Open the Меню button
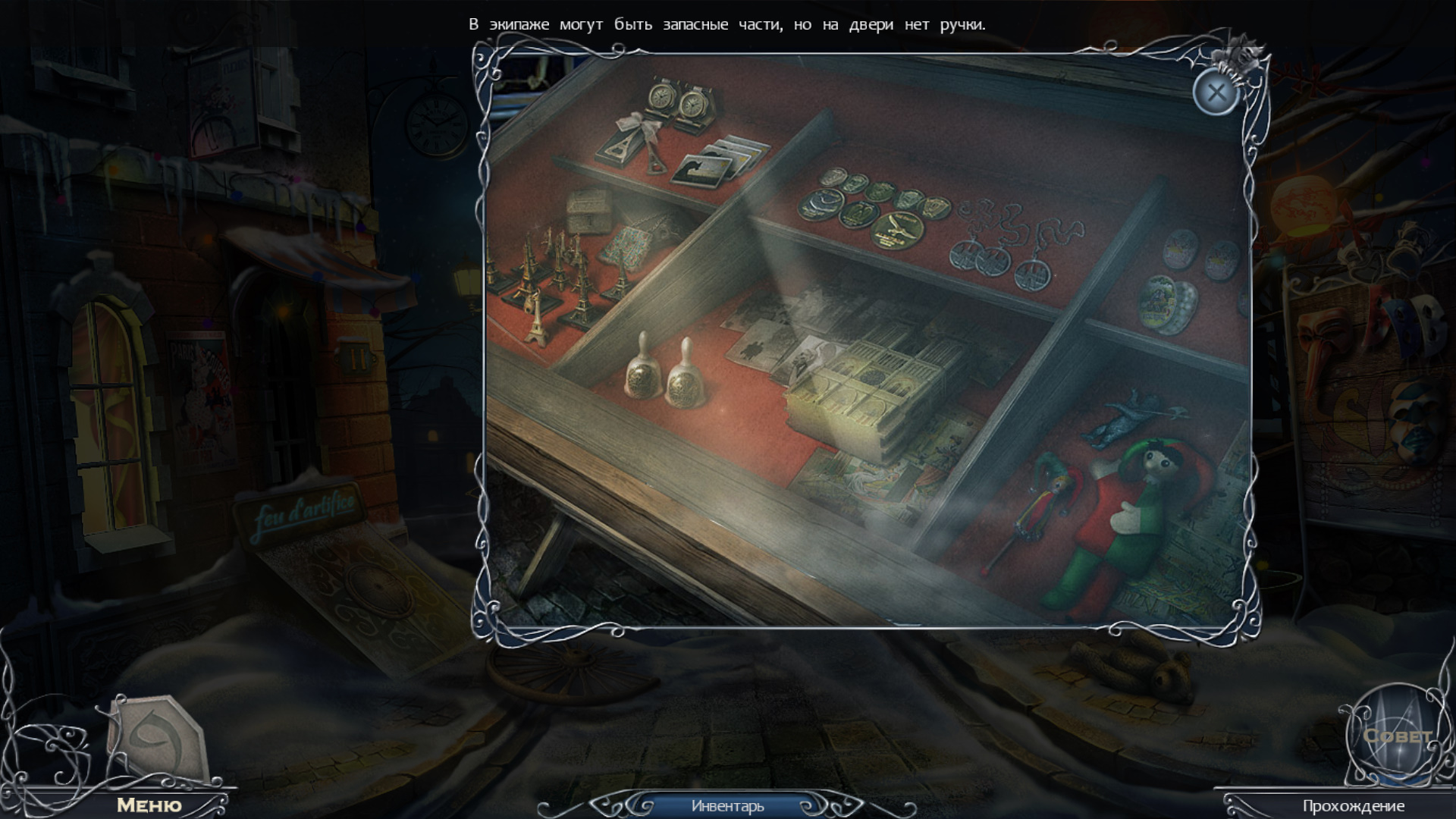The height and width of the screenshot is (819, 1456). (149, 805)
